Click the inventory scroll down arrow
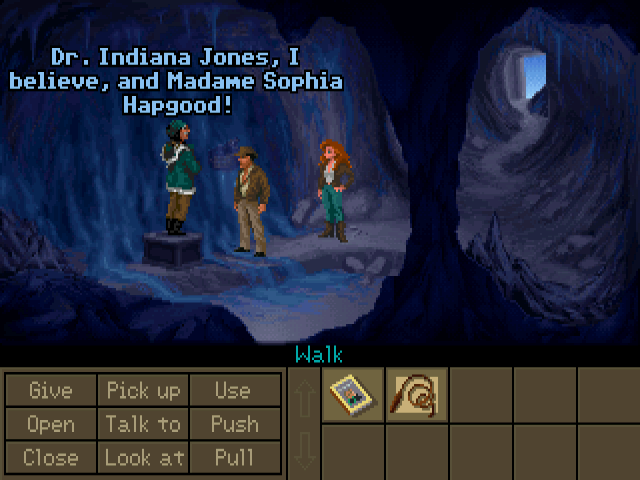640x480 pixels. pos(305,452)
